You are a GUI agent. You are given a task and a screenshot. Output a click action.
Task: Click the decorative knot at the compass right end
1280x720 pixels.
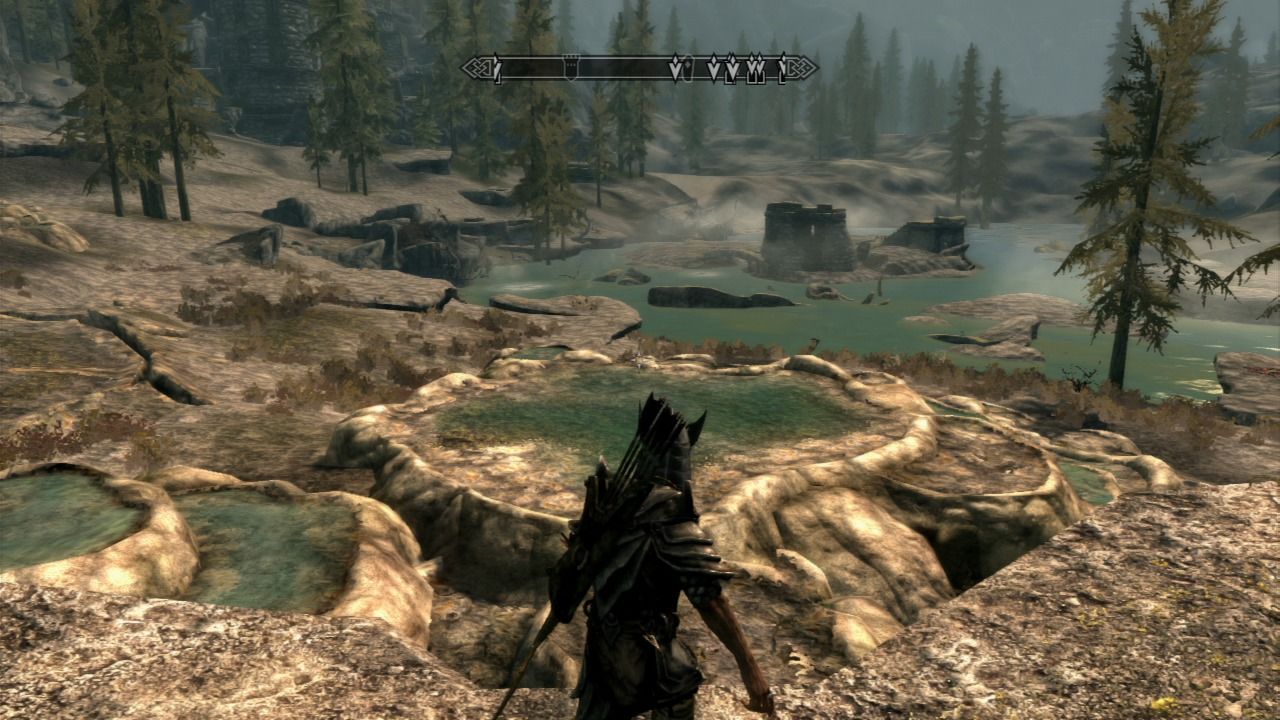806,66
